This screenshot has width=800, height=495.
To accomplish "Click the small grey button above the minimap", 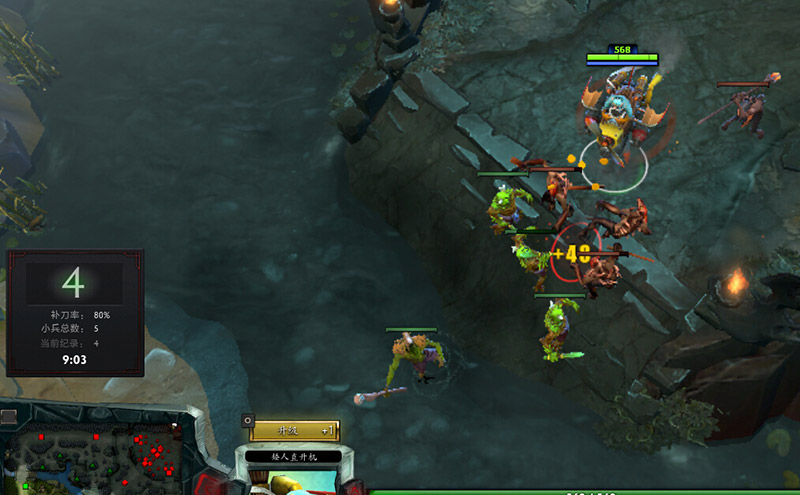I will pyautogui.click(x=8, y=416).
